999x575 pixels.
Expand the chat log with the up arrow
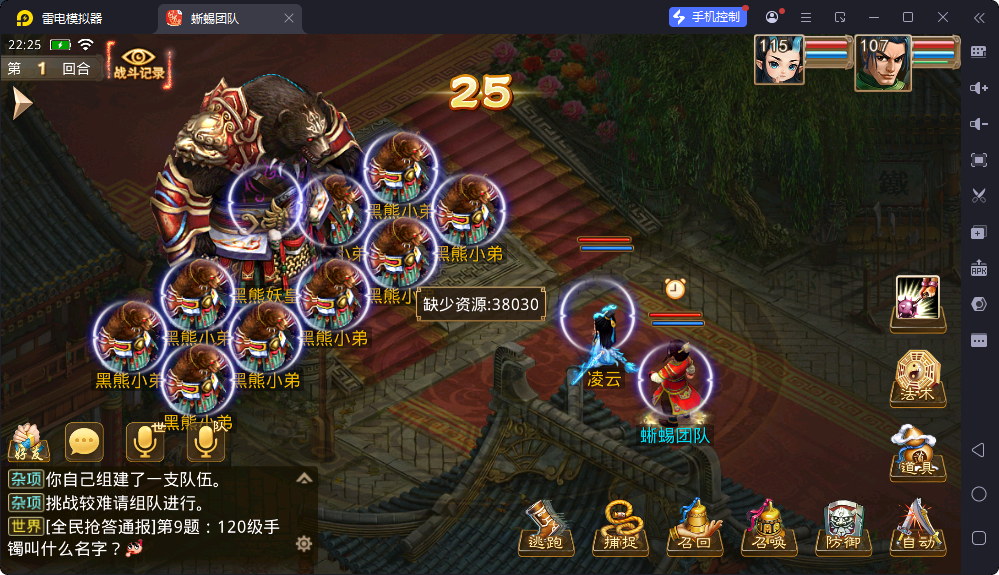tap(304, 479)
